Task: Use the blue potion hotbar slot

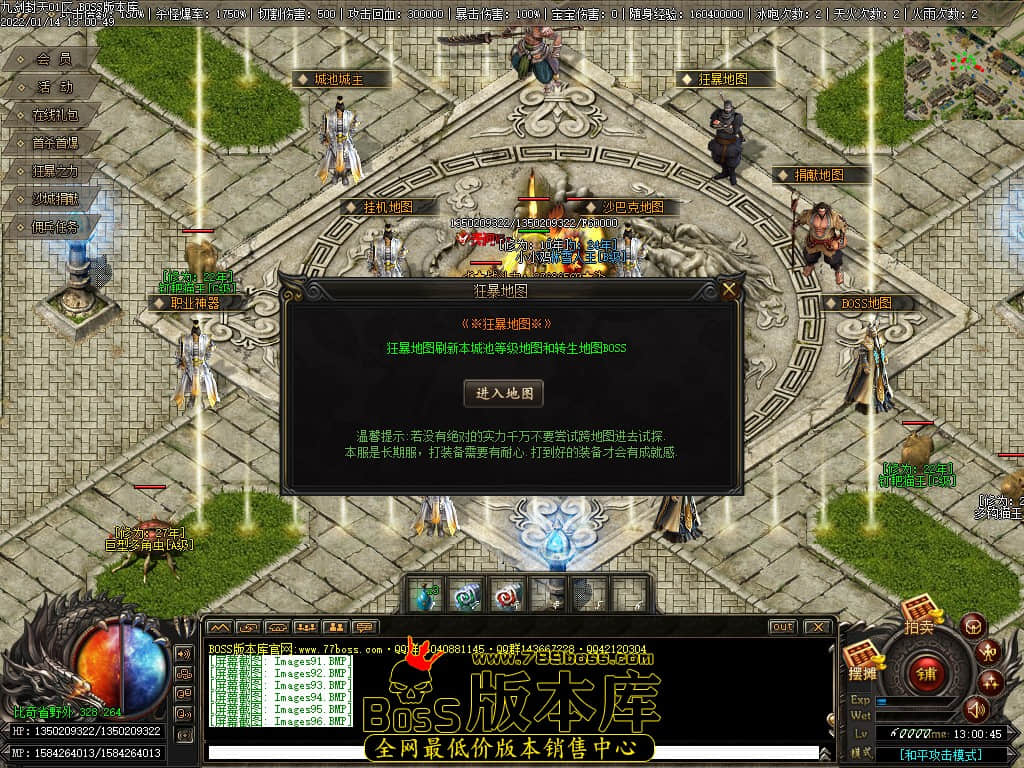Action: pyautogui.click(x=425, y=596)
